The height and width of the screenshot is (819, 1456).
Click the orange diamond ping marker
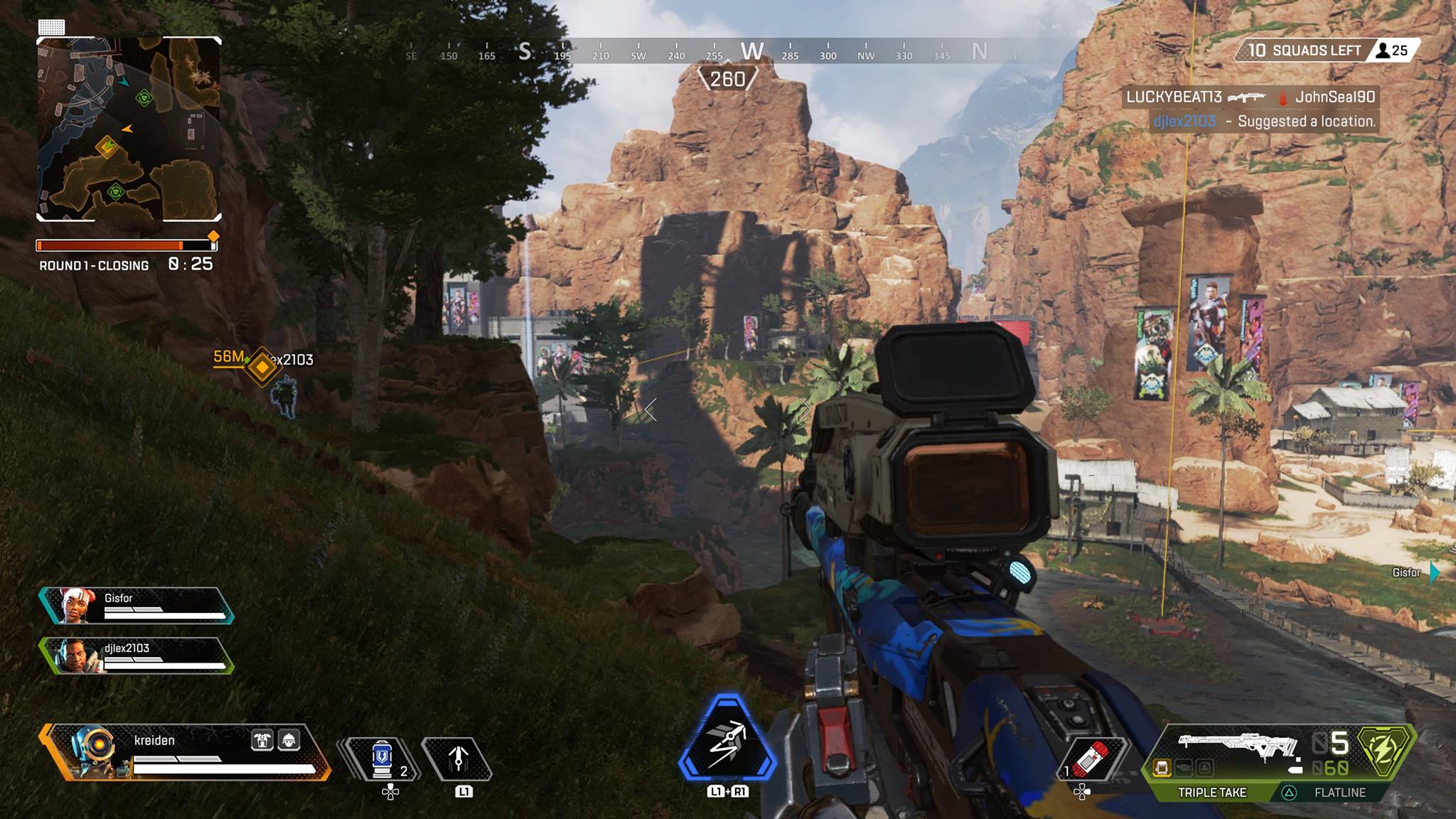(x=262, y=367)
